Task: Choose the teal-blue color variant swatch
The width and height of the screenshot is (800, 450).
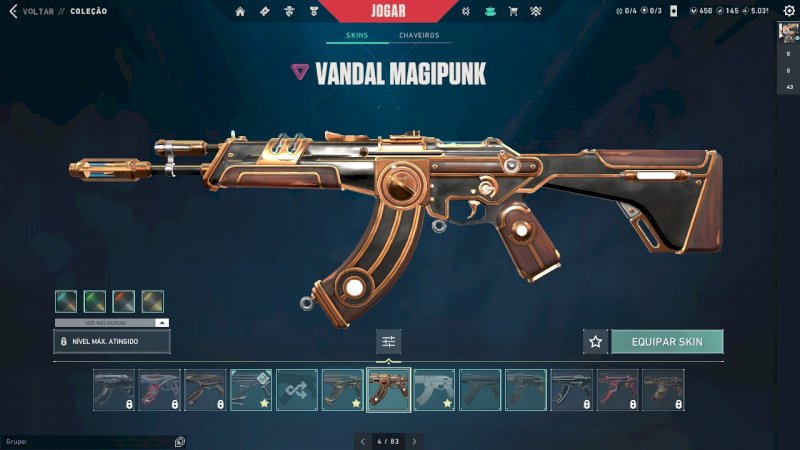Action: 66,301
